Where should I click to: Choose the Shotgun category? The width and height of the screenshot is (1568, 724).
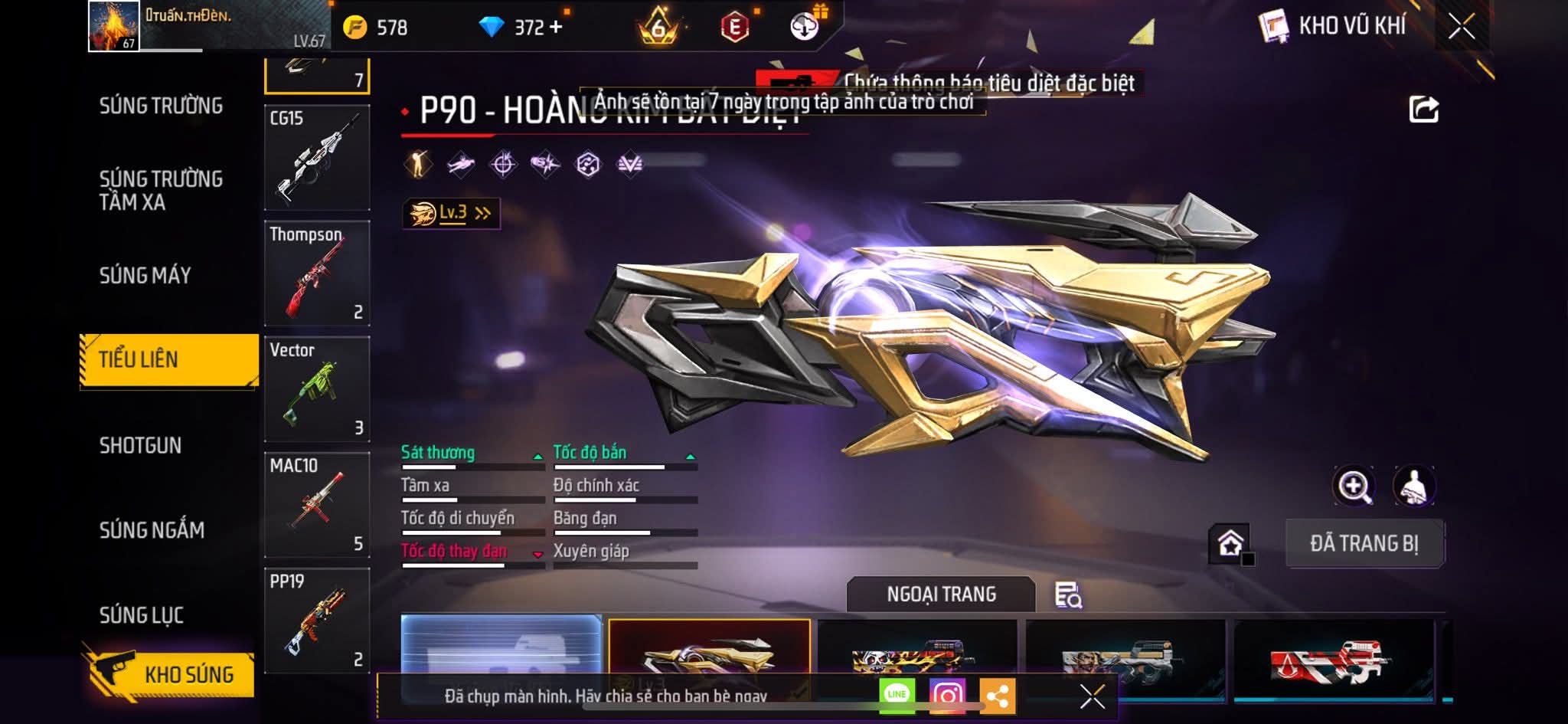click(140, 445)
